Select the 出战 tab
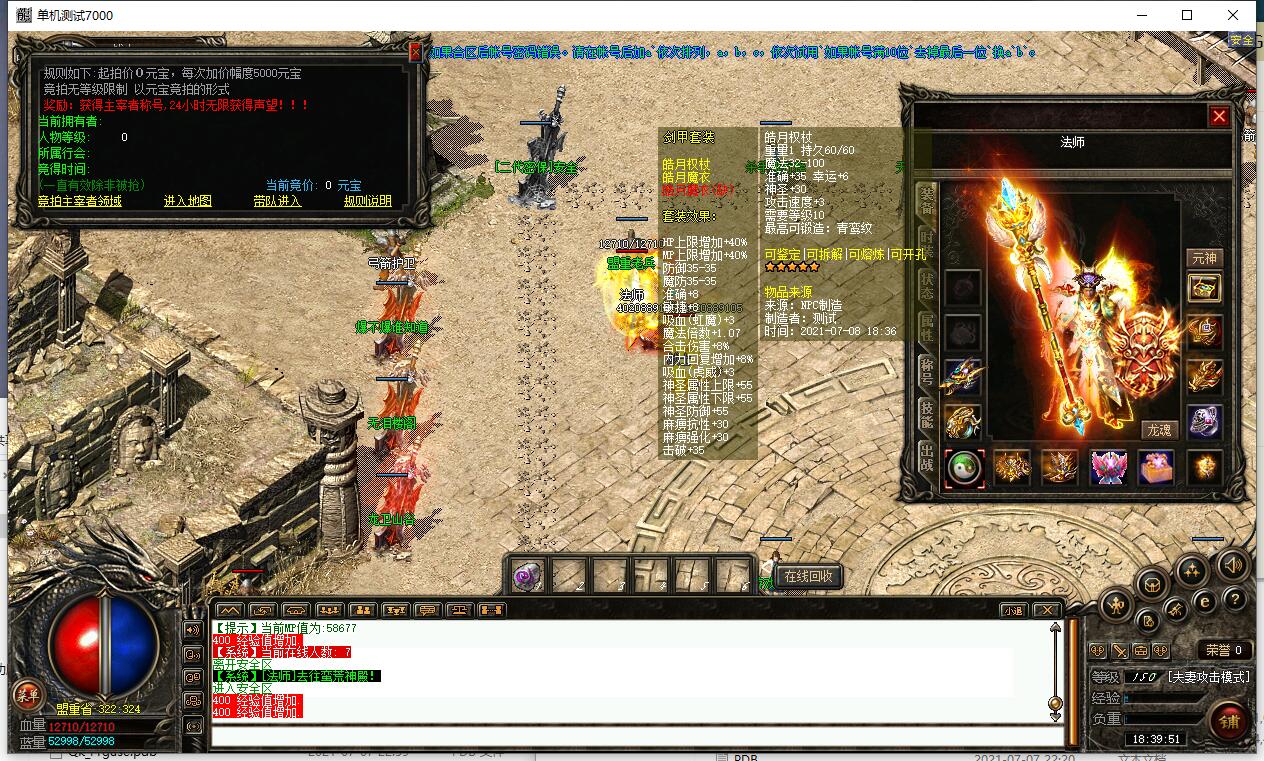Image resolution: width=1264 pixels, height=761 pixels. pyautogui.click(x=926, y=458)
